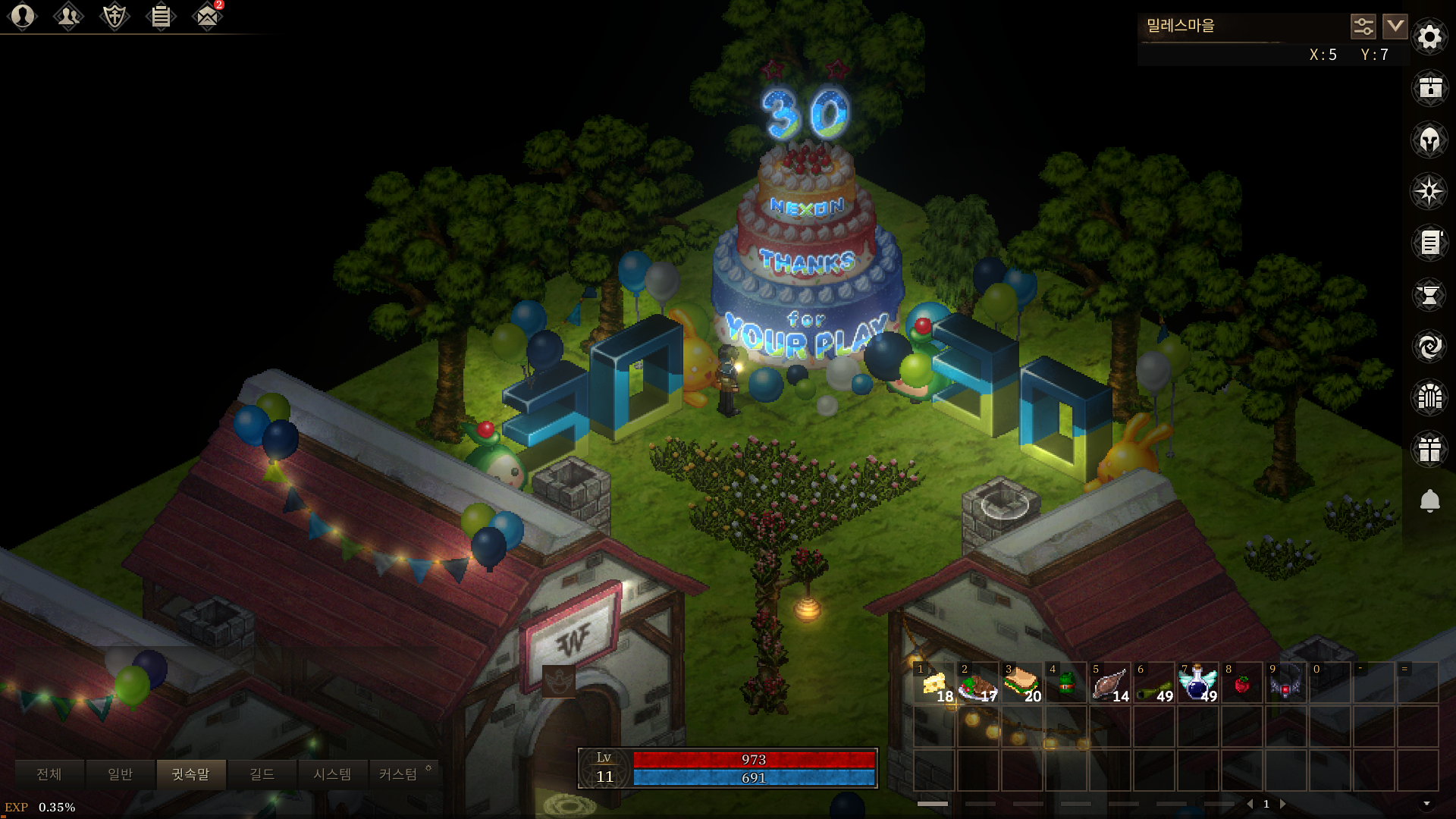The height and width of the screenshot is (819, 1456).
Task: Open the anvil crafting icon
Action: 1429,294
